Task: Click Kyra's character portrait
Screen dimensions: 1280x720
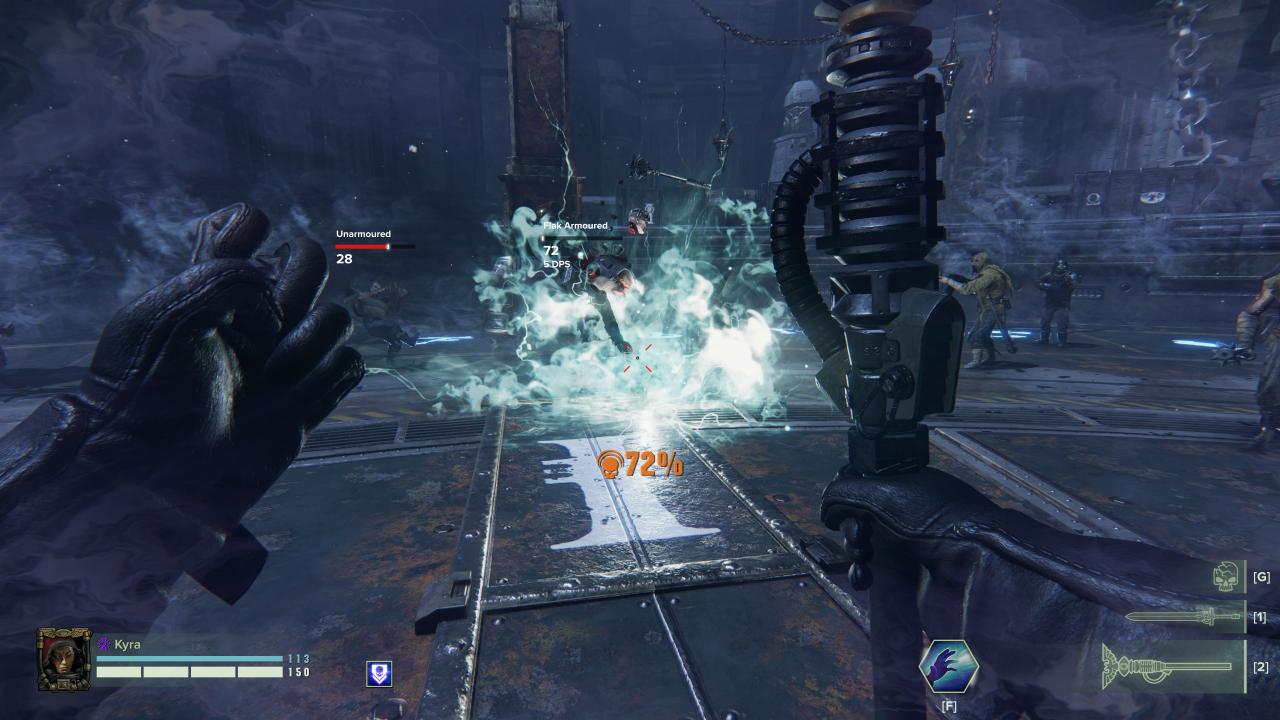Action: point(64,659)
